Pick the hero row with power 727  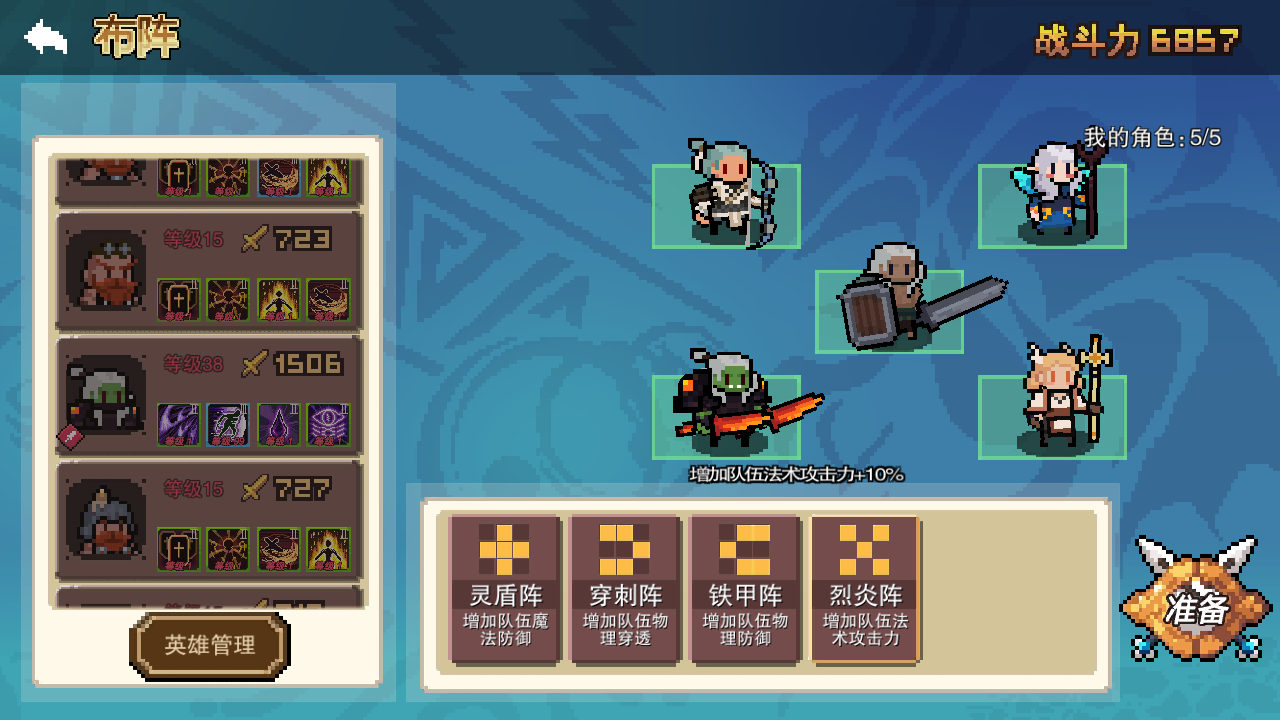(208, 520)
